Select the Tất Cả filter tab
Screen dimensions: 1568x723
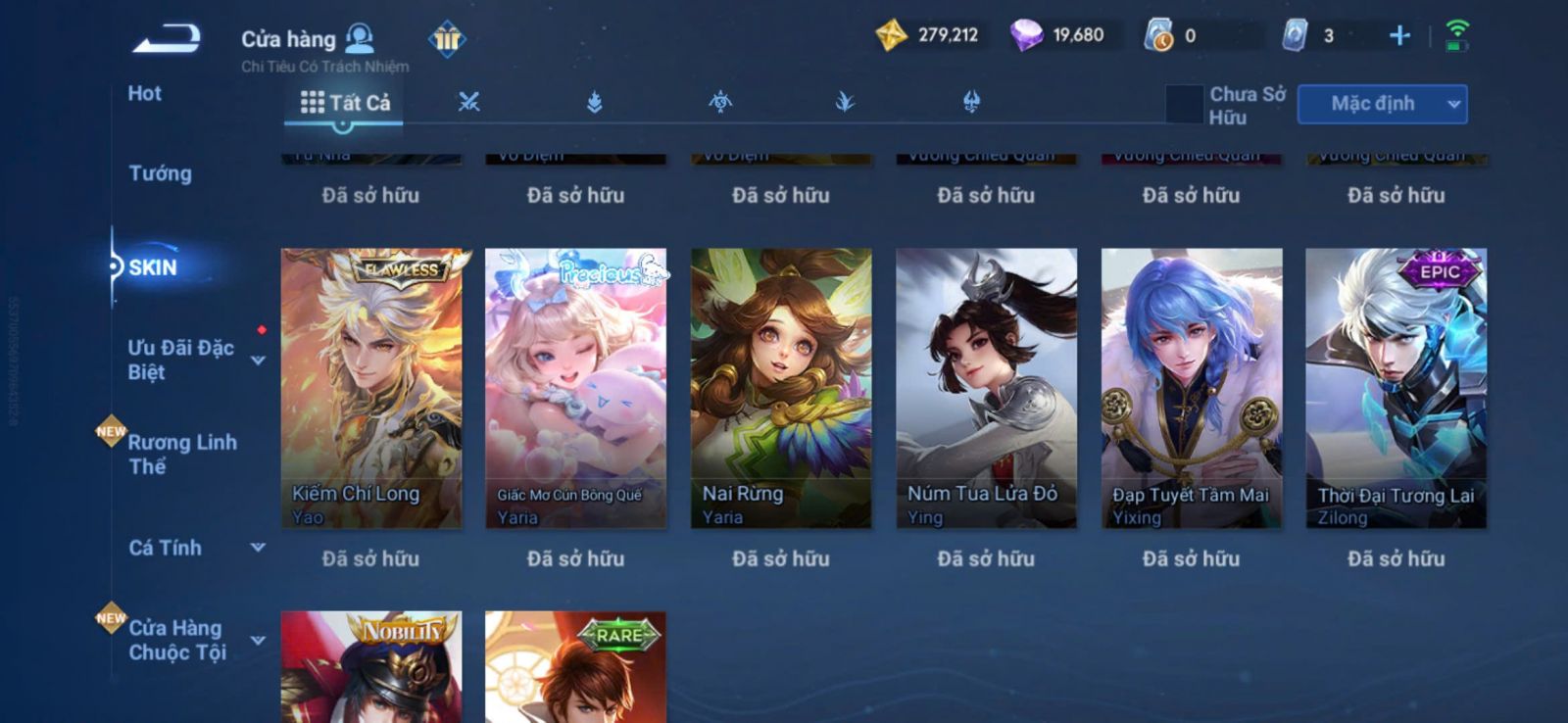click(x=345, y=103)
